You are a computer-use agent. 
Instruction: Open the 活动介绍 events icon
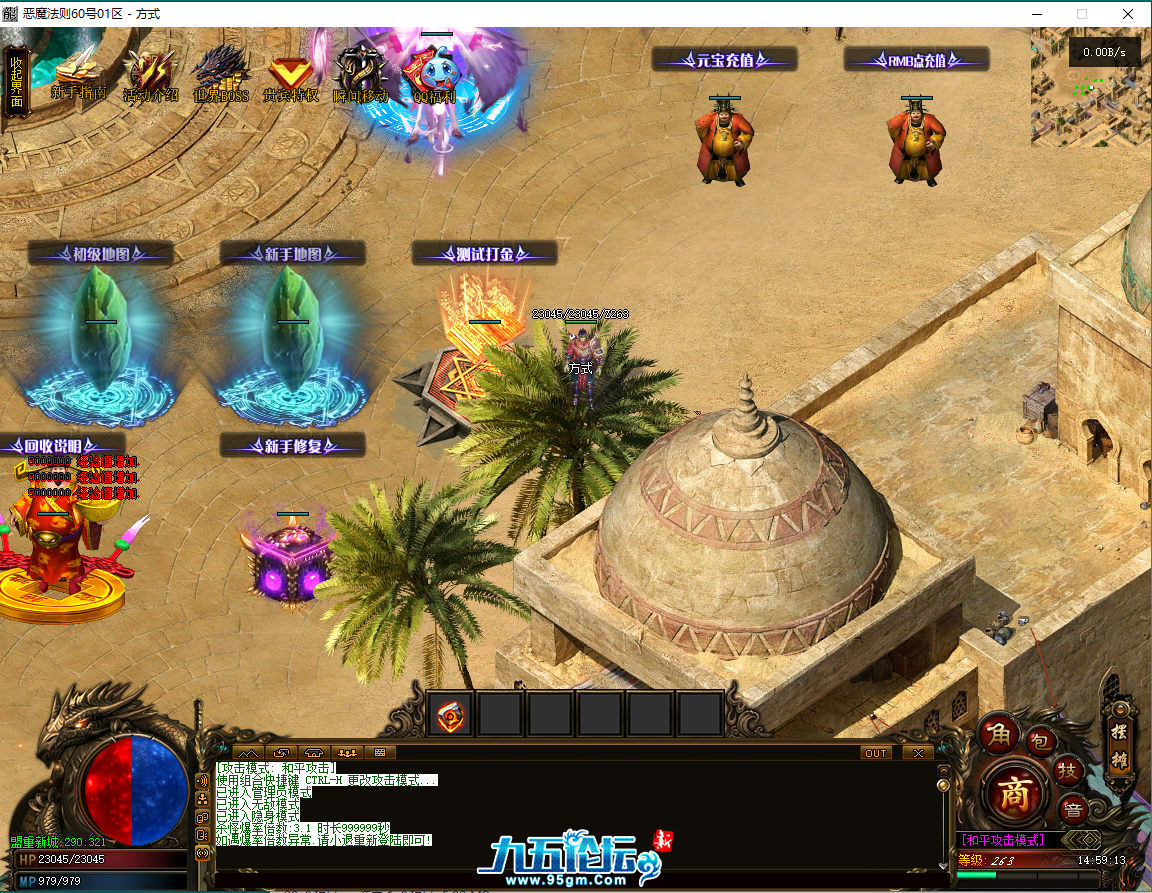click(x=150, y=75)
